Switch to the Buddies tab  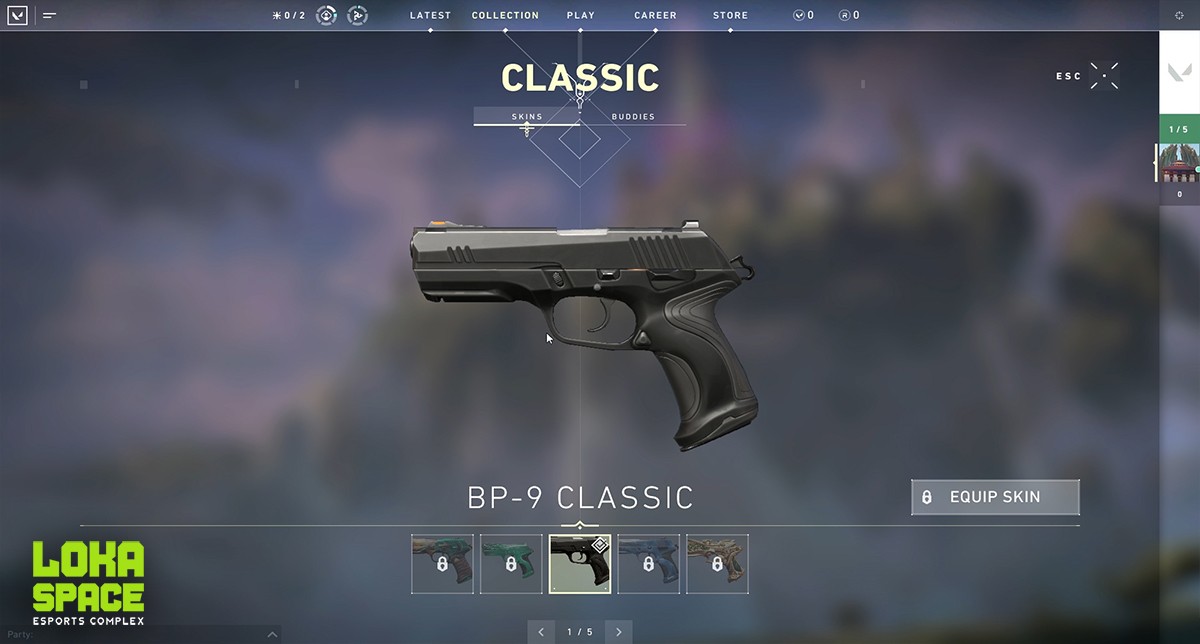(x=633, y=116)
